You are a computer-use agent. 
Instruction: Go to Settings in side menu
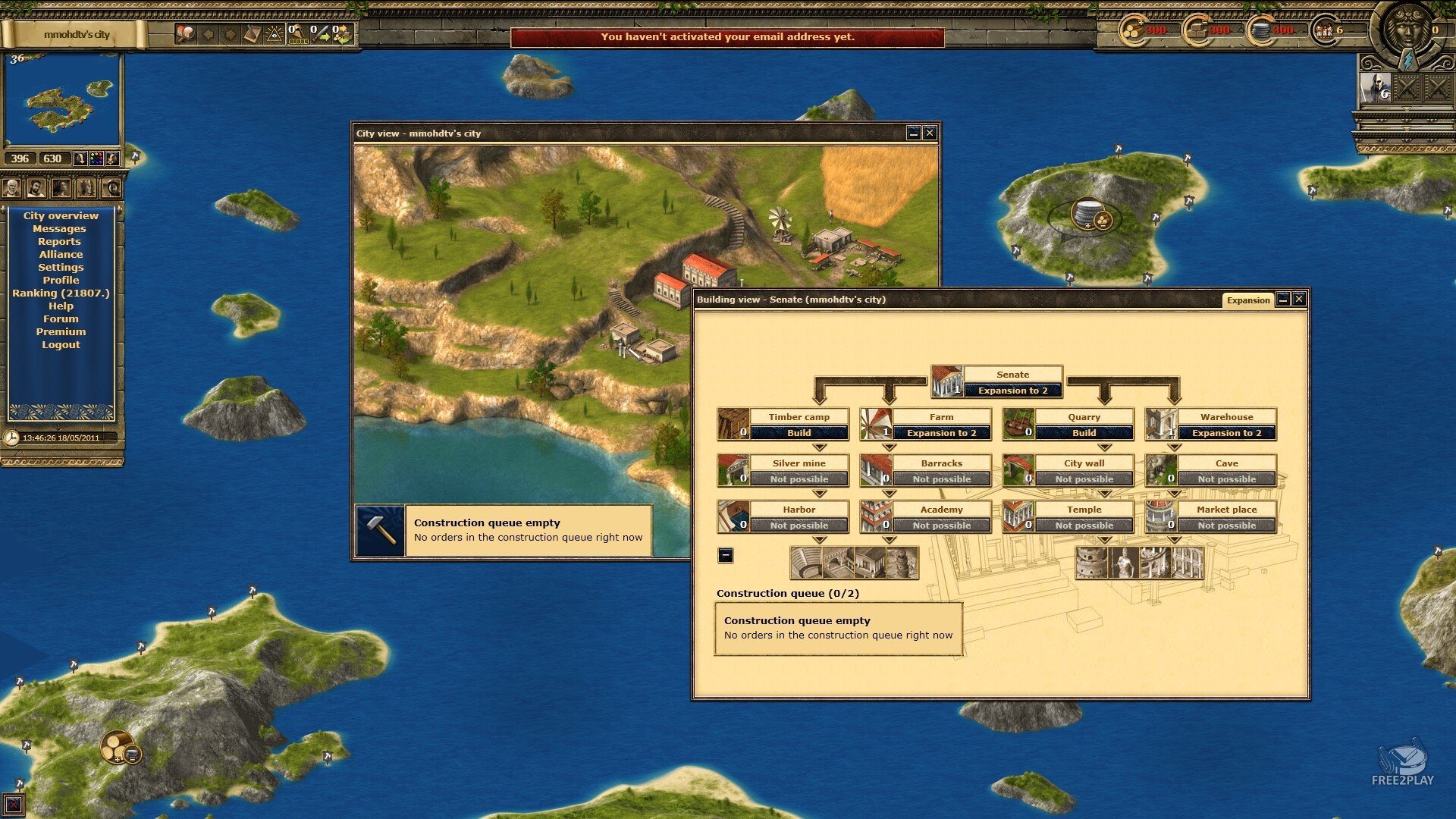tap(61, 268)
